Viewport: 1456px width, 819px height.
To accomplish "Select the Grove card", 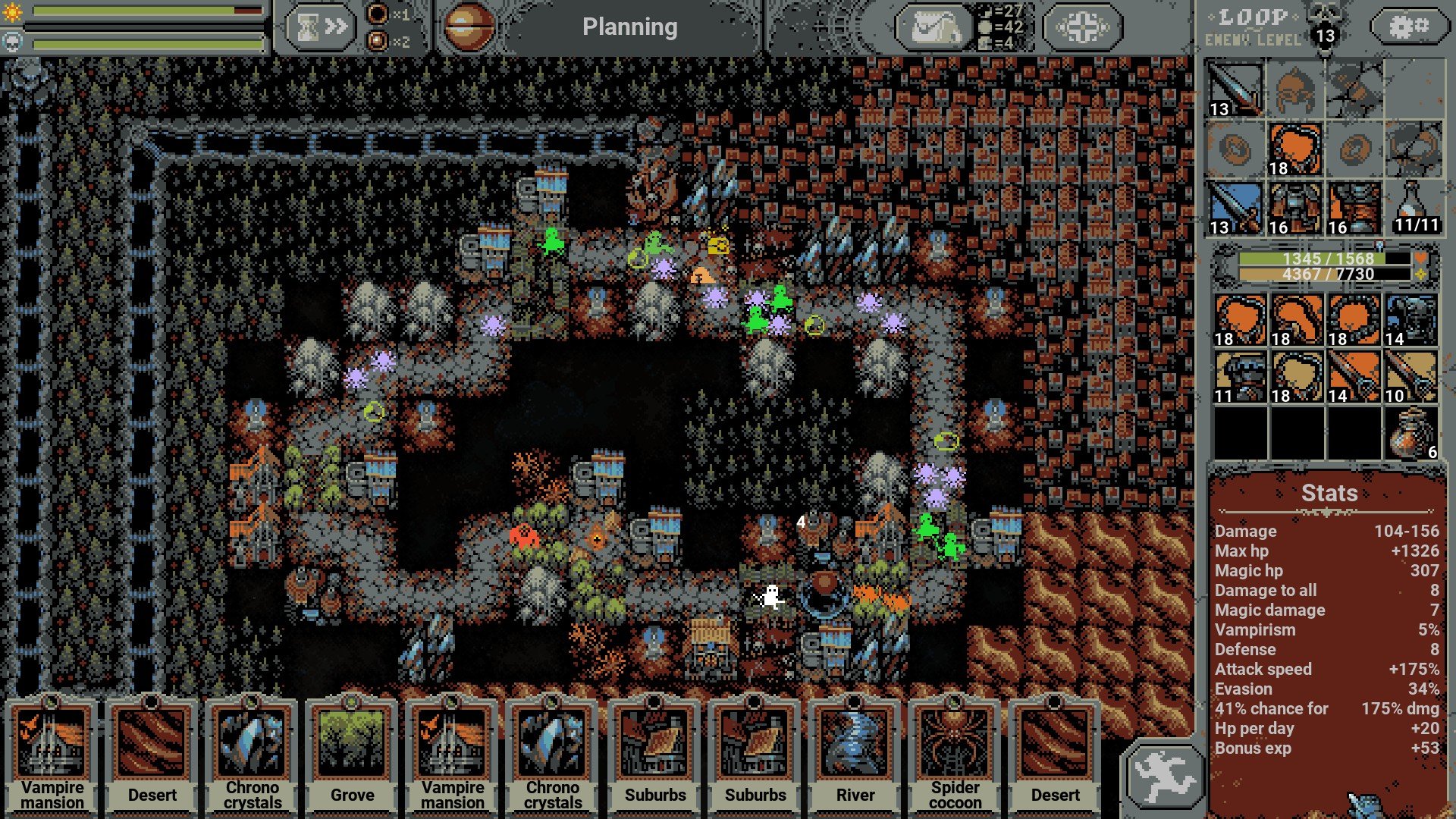I will coord(352,755).
